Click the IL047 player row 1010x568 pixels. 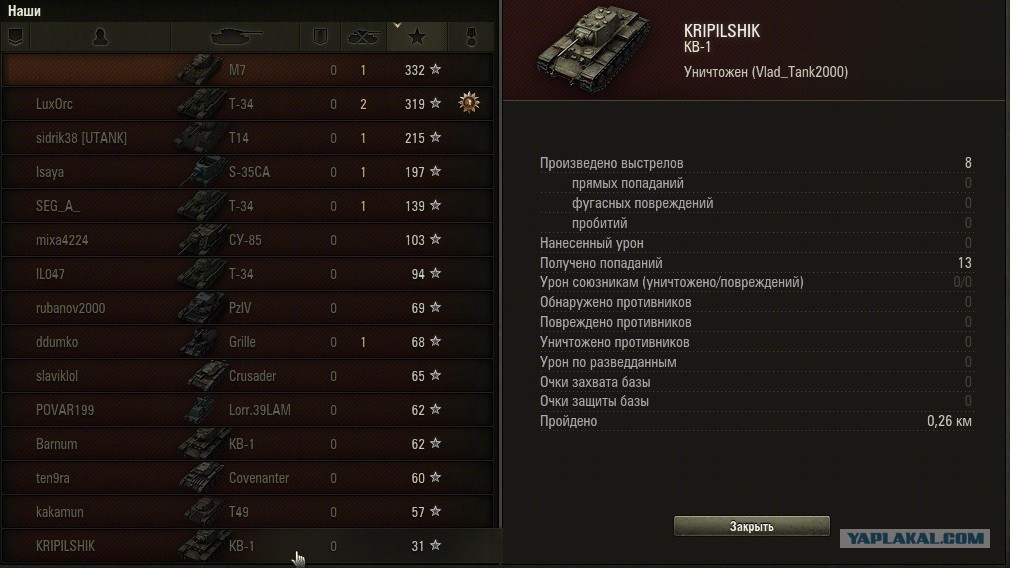(x=248, y=274)
